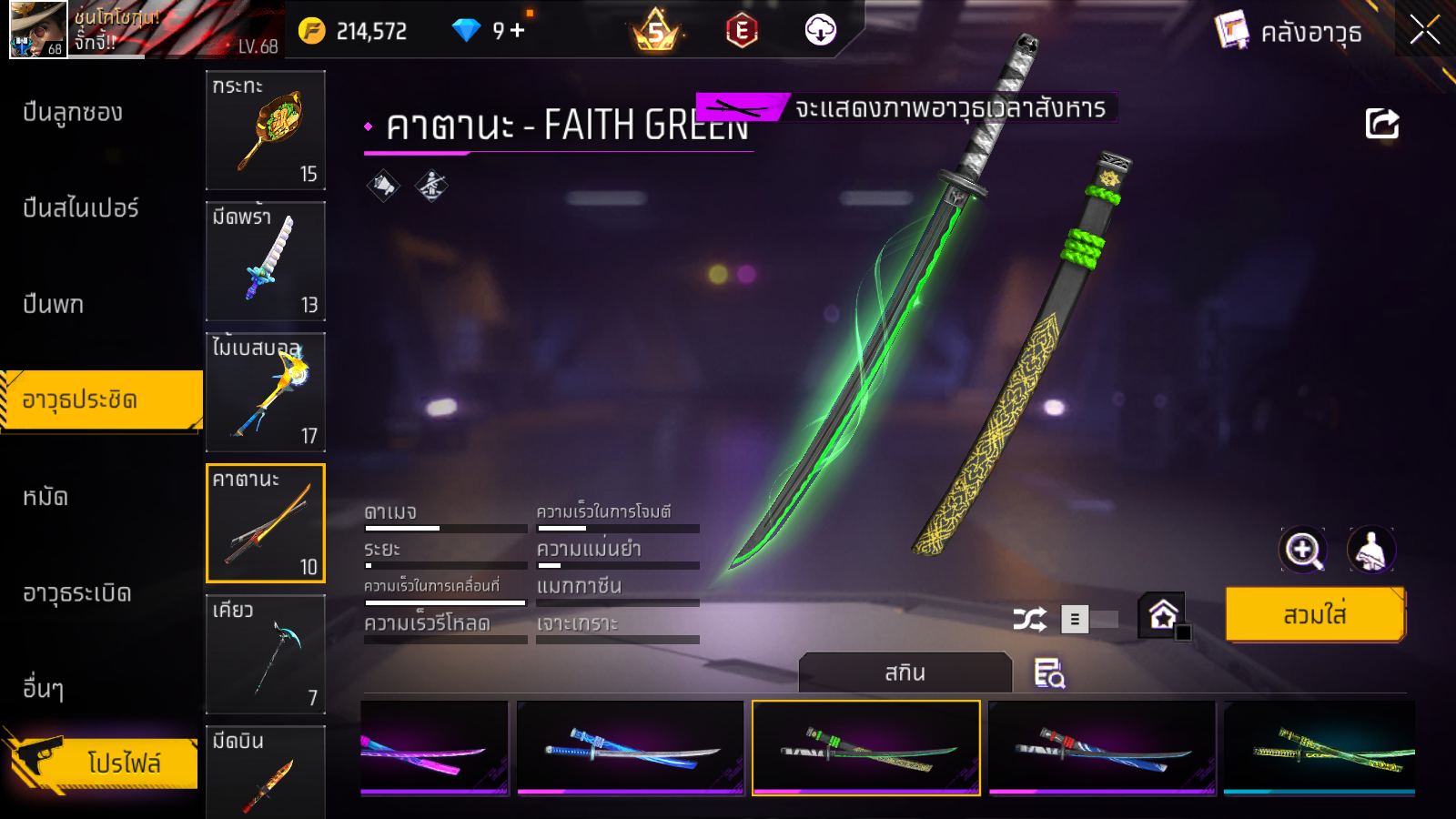Viewport: 1456px width, 819px height.
Task: Select the ปืนลูกซอง shotgun category
Action: [73, 113]
